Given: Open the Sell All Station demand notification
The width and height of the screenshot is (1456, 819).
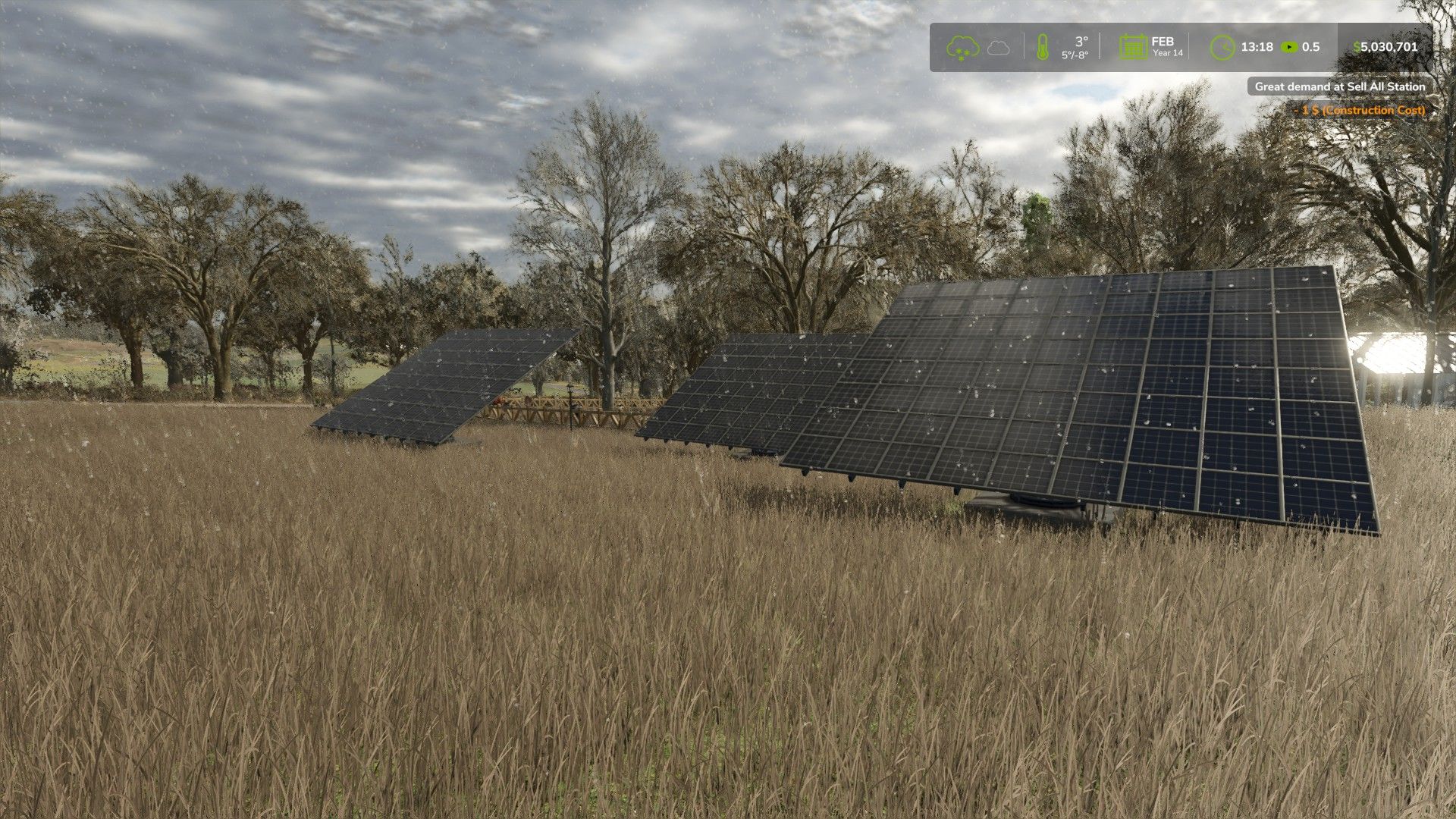Looking at the screenshot, I should (1339, 86).
